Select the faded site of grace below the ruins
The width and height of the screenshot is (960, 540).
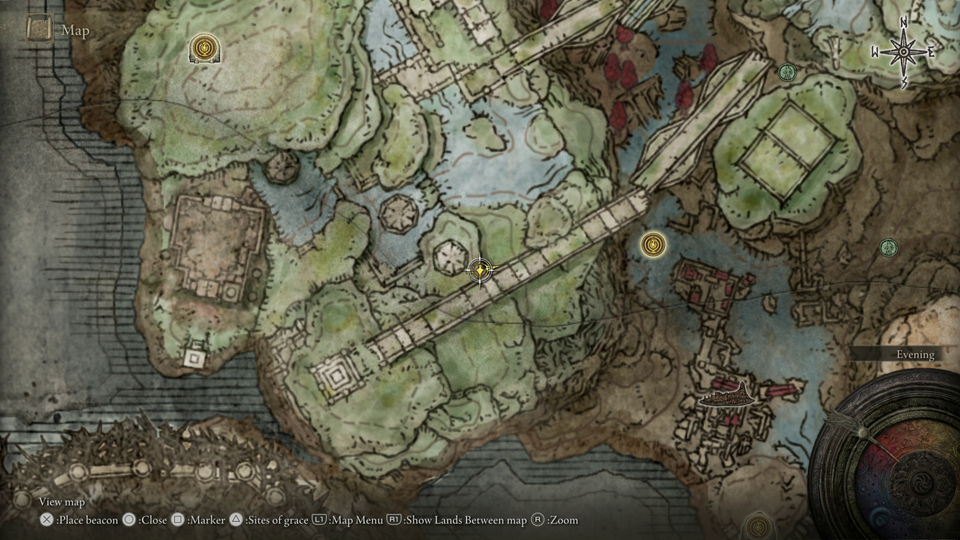759,525
